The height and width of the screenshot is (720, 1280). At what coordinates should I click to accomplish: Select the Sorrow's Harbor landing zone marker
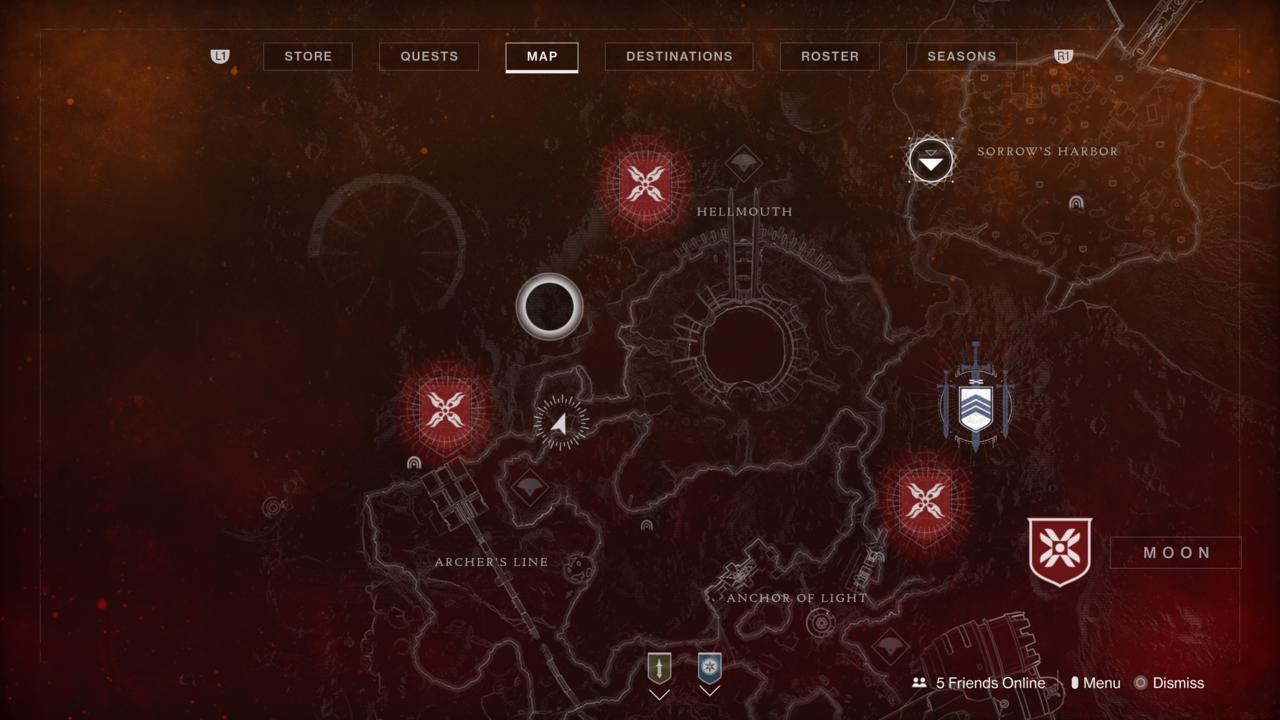click(x=931, y=160)
